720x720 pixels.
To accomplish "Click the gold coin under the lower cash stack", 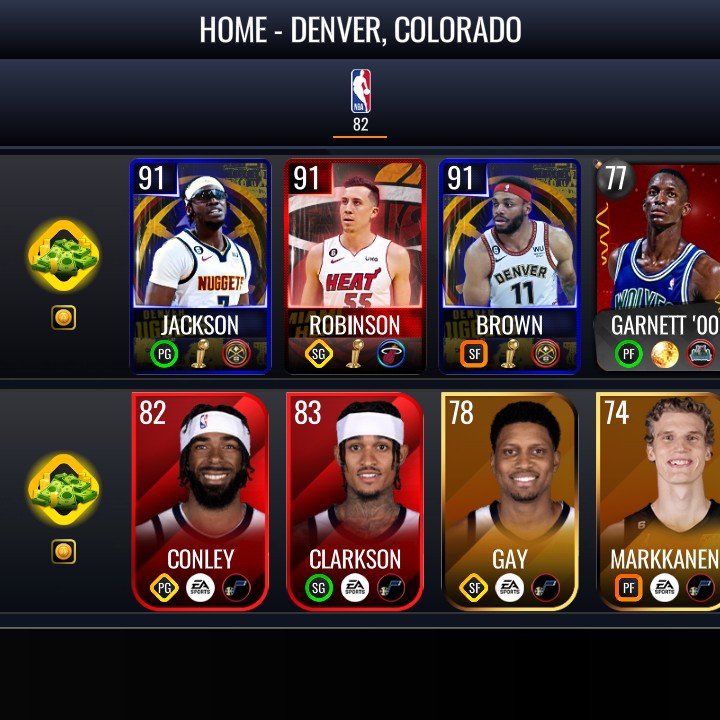I will (x=64, y=551).
